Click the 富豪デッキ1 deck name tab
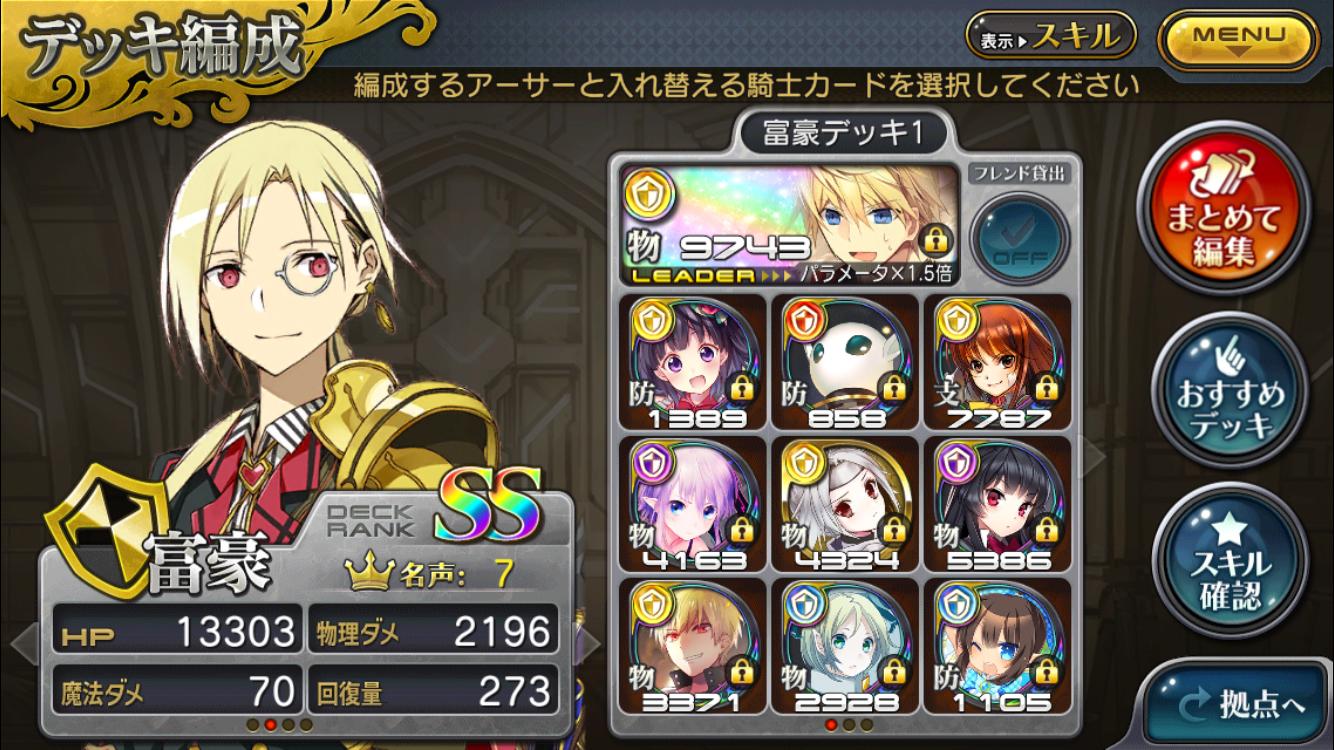Viewport: 1334px width, 750px height. (842, 134)
